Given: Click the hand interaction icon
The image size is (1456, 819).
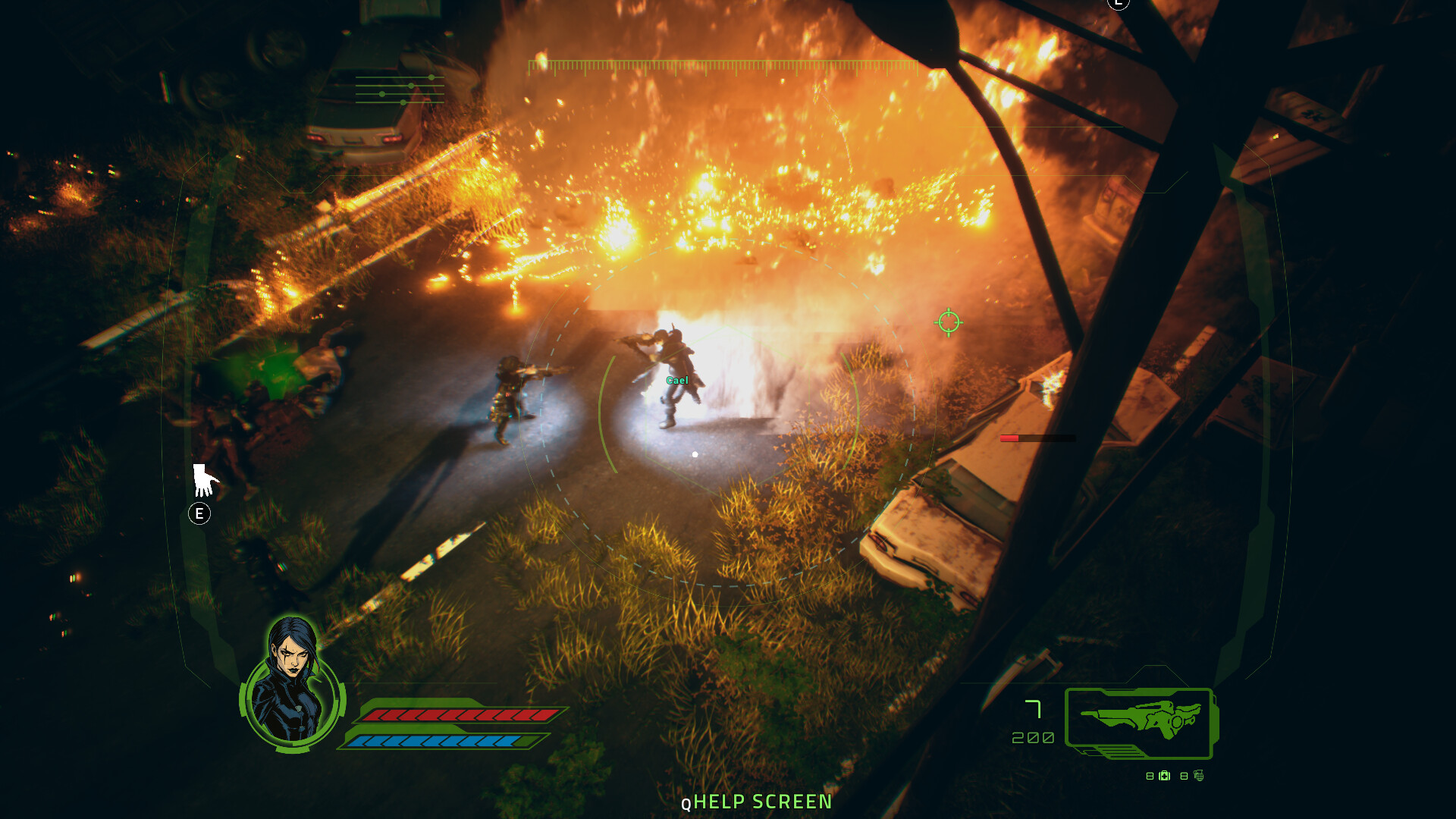Looking at the screenshot, I should 206,479.
